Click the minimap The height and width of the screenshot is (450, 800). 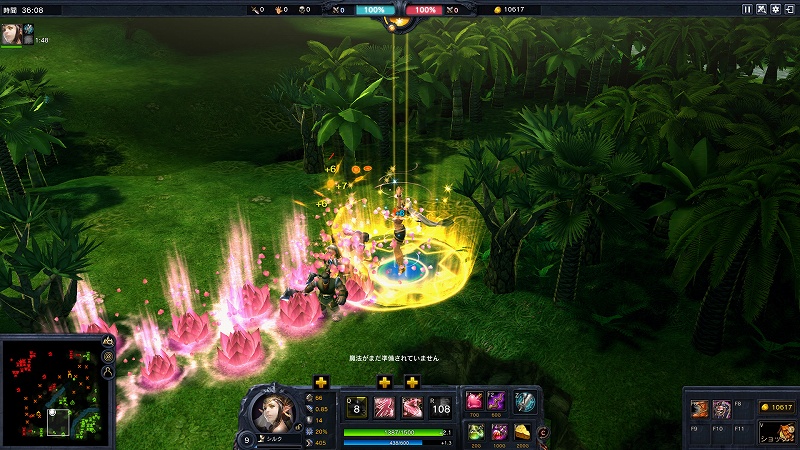coord(55,387)
